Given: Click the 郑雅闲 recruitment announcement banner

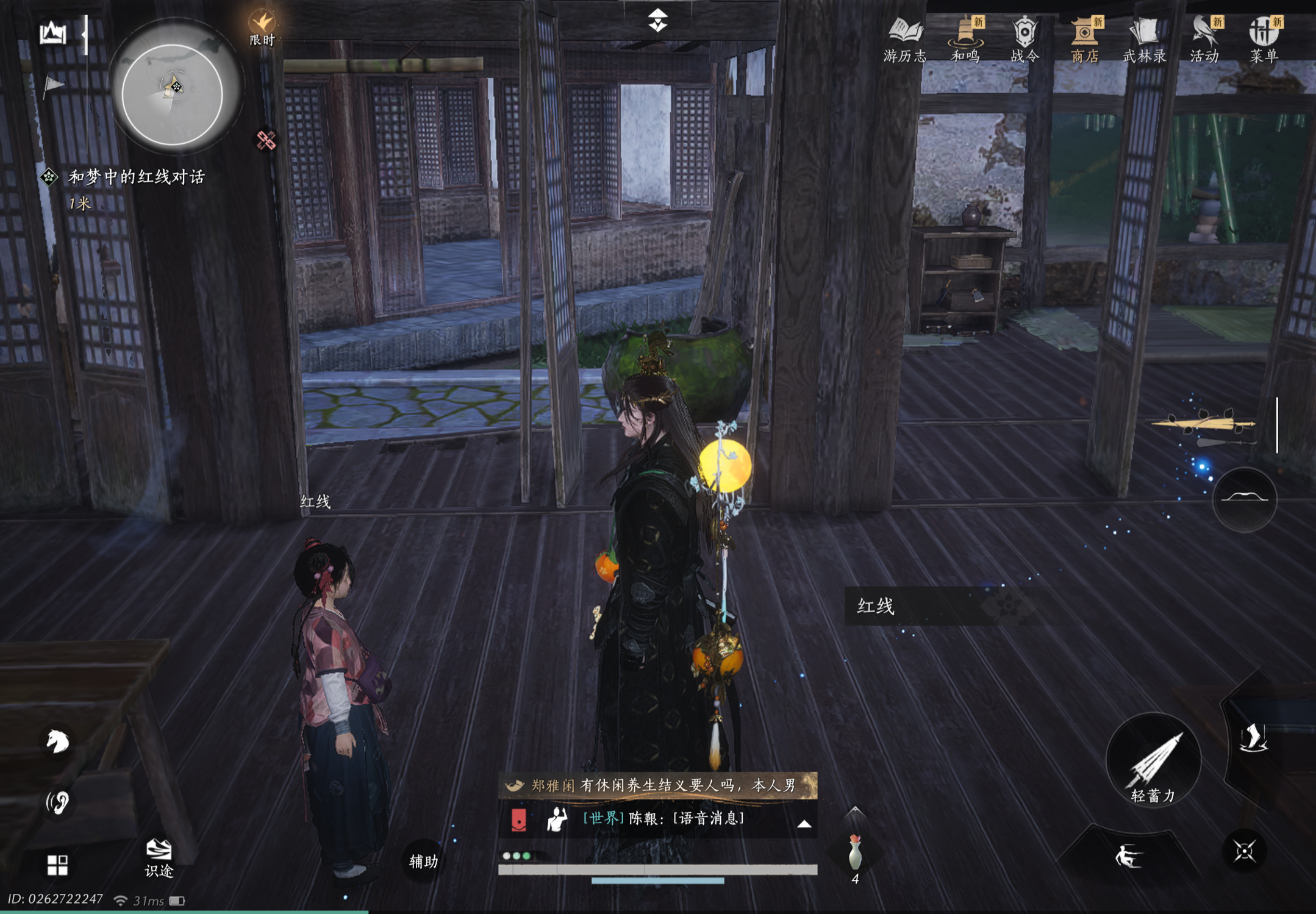Looking at the screenshot, I should pos(657,785).
